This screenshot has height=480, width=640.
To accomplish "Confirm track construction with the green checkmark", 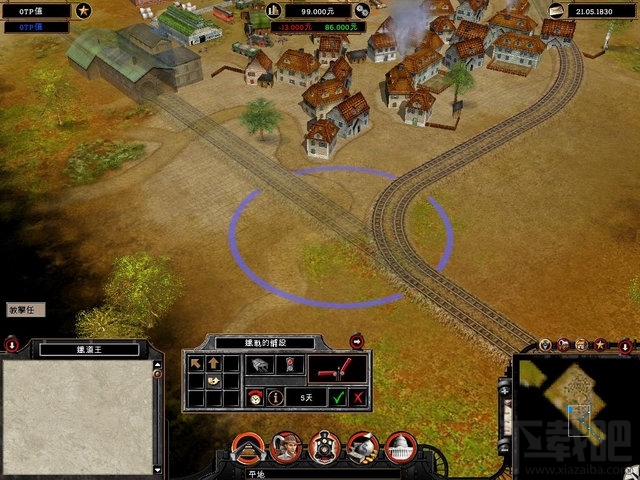I will (339, 397).
